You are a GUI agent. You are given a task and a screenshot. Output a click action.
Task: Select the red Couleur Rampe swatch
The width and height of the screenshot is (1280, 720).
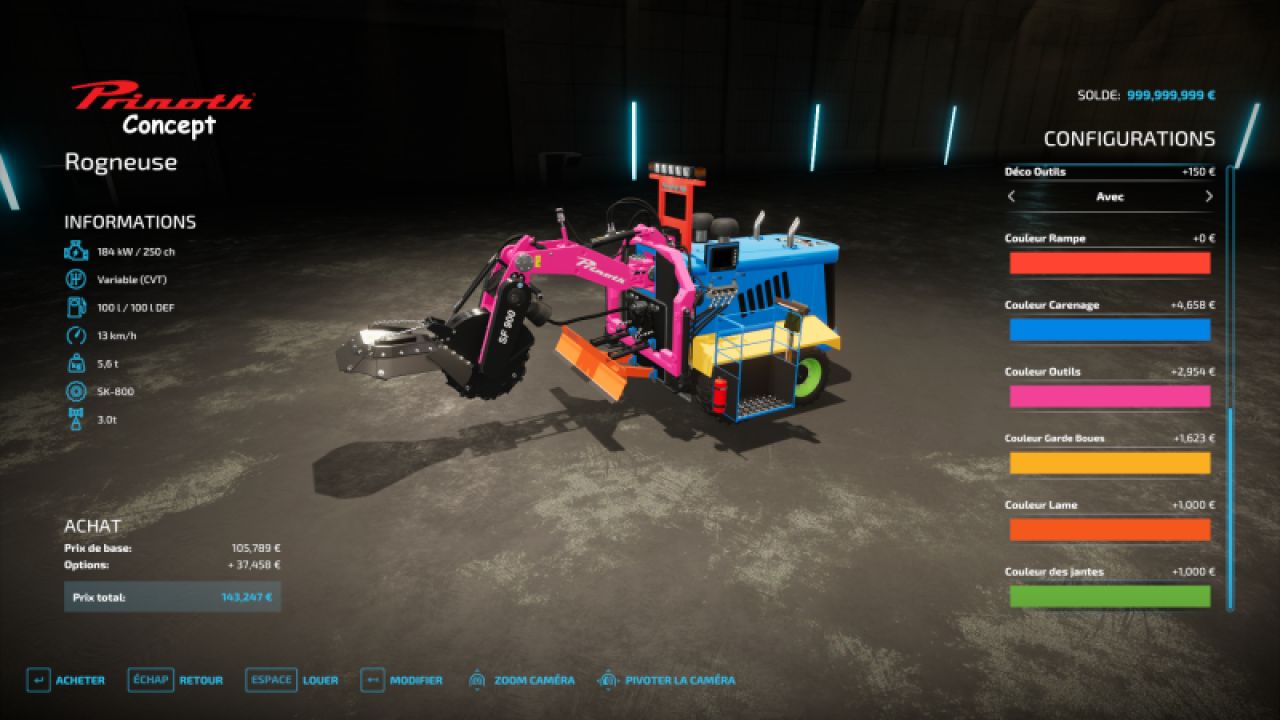tap(1110, 263)
